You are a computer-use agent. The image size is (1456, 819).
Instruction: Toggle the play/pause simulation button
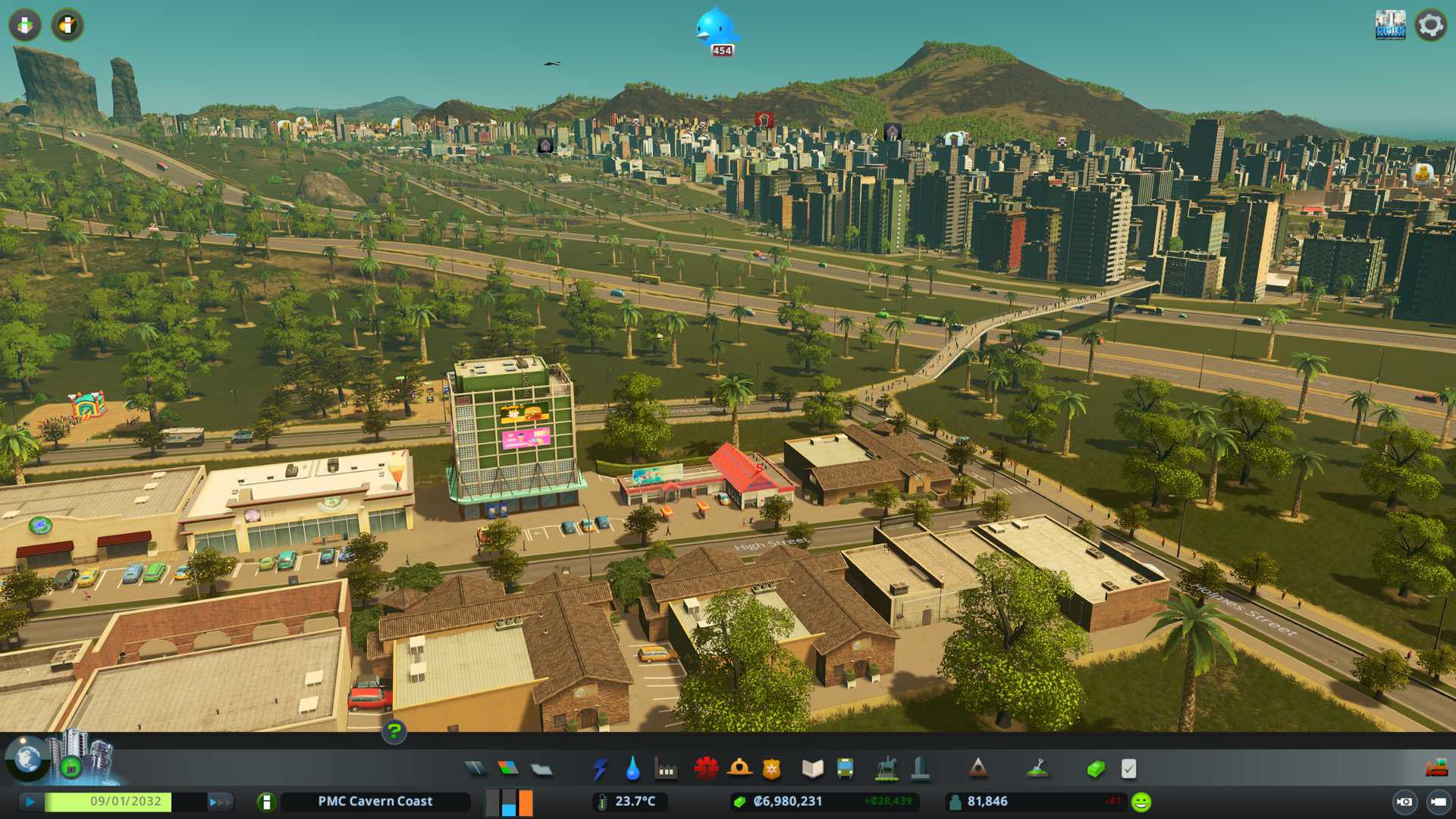tap(30, 802)
